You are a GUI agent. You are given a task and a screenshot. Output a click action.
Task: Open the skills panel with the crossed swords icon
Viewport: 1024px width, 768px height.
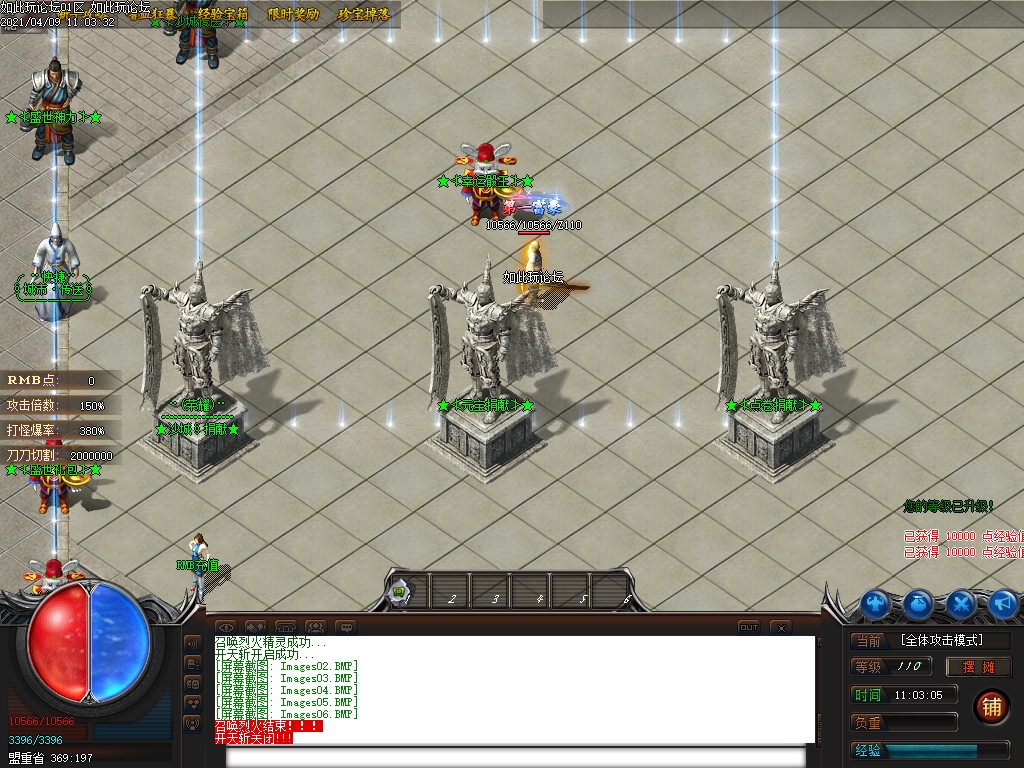click(x=961, y=603)
